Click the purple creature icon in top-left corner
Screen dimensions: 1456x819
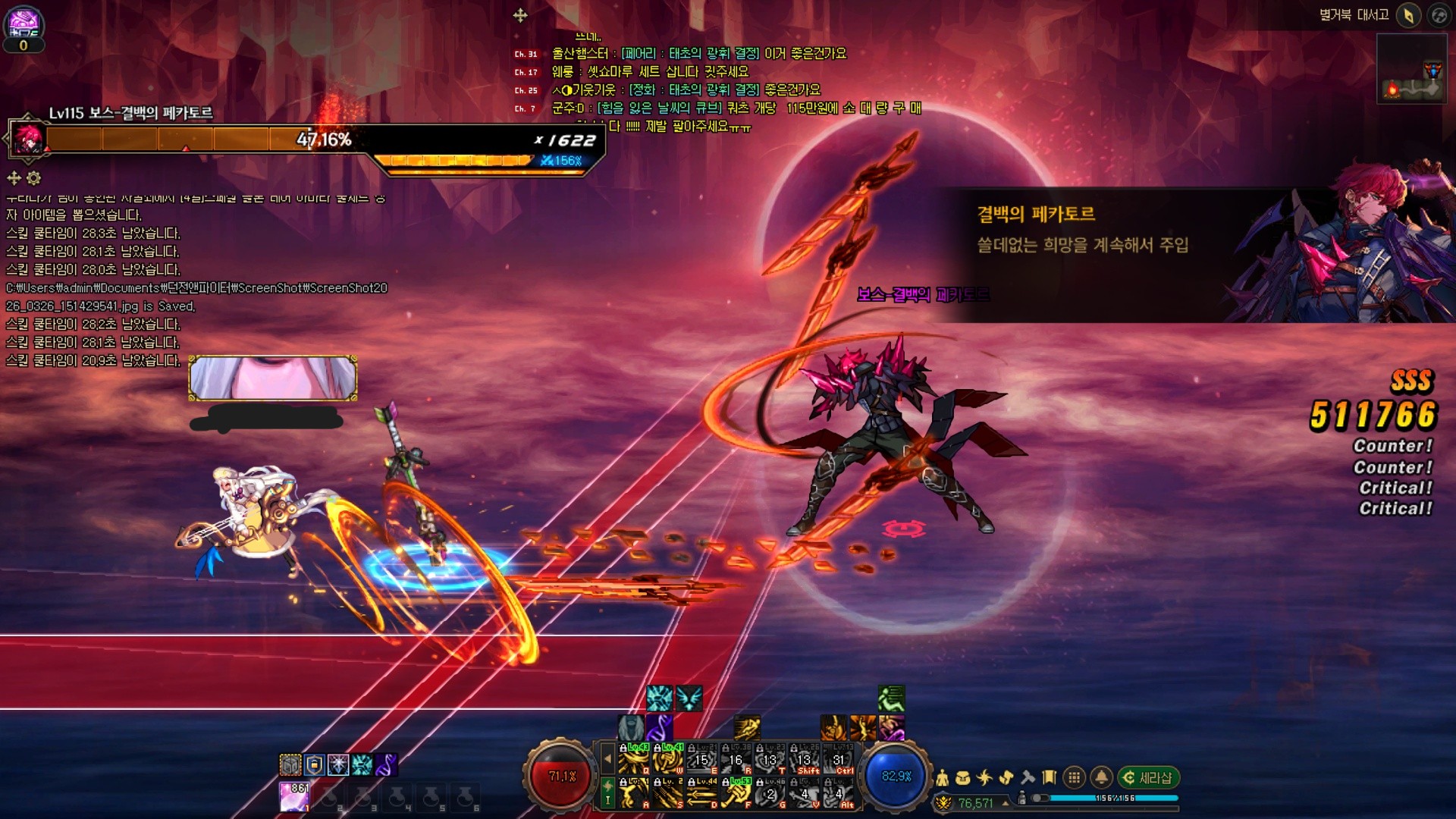click(23, 23)
